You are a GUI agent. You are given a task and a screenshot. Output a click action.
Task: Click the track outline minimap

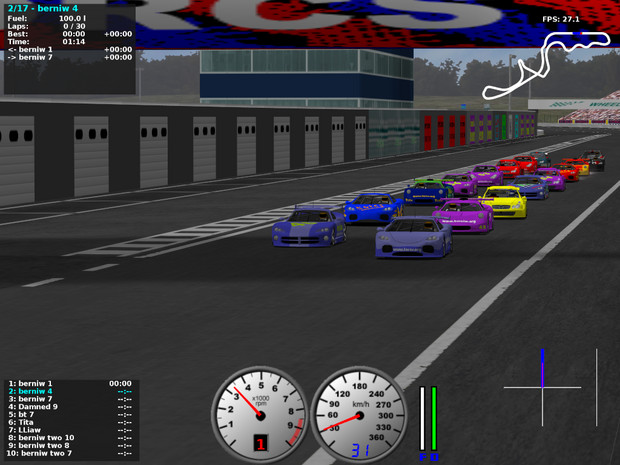pyautogui.click(x=546, y=65)
